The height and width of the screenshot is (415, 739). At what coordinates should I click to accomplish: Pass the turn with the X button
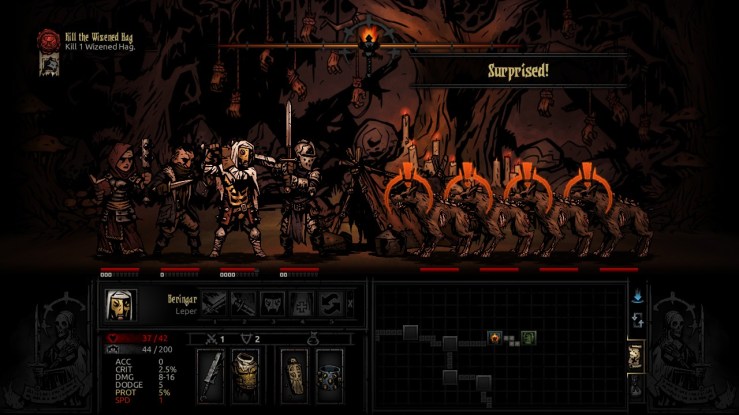click(349, 304)
